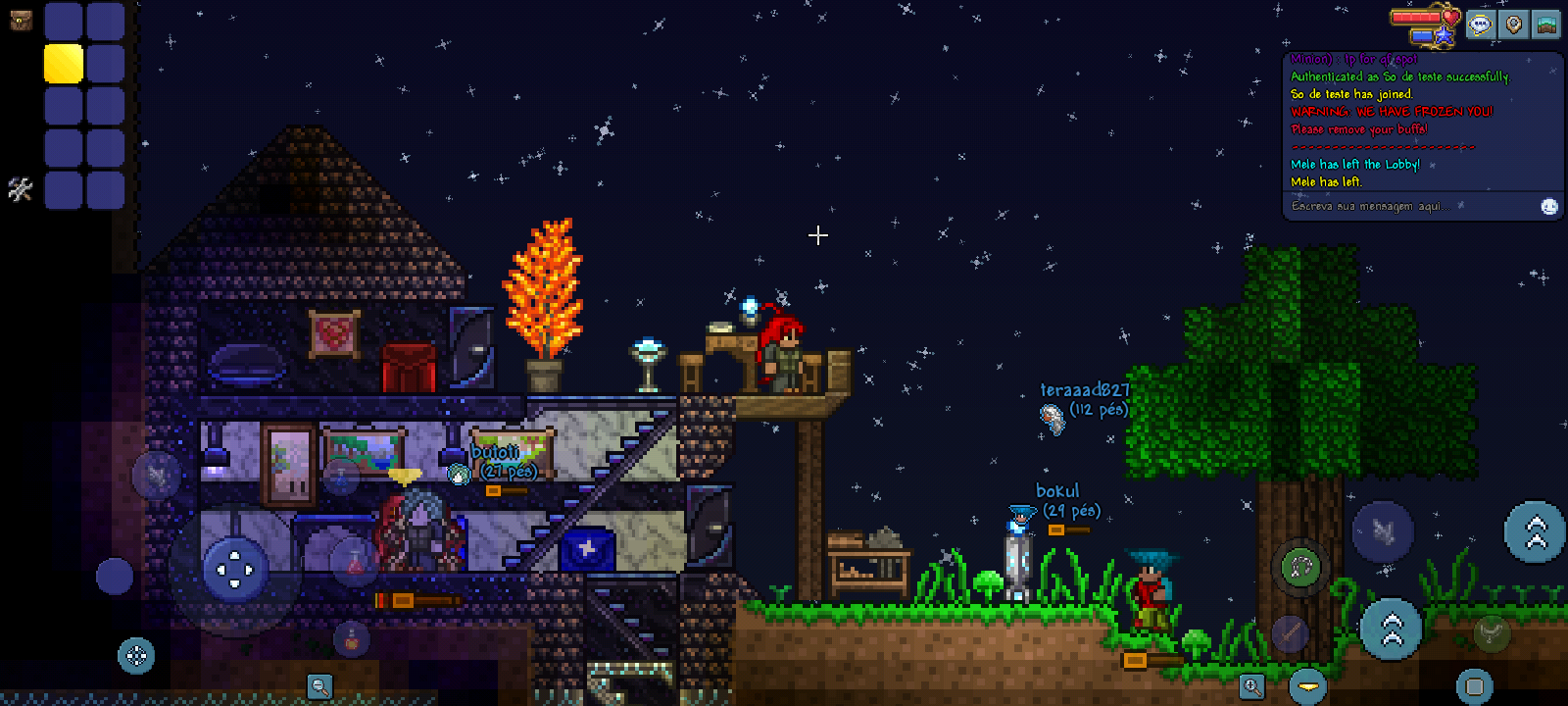Select the highlighted yellow hotbar slot
Screen dimensions: 1568x706
[64, 64]
